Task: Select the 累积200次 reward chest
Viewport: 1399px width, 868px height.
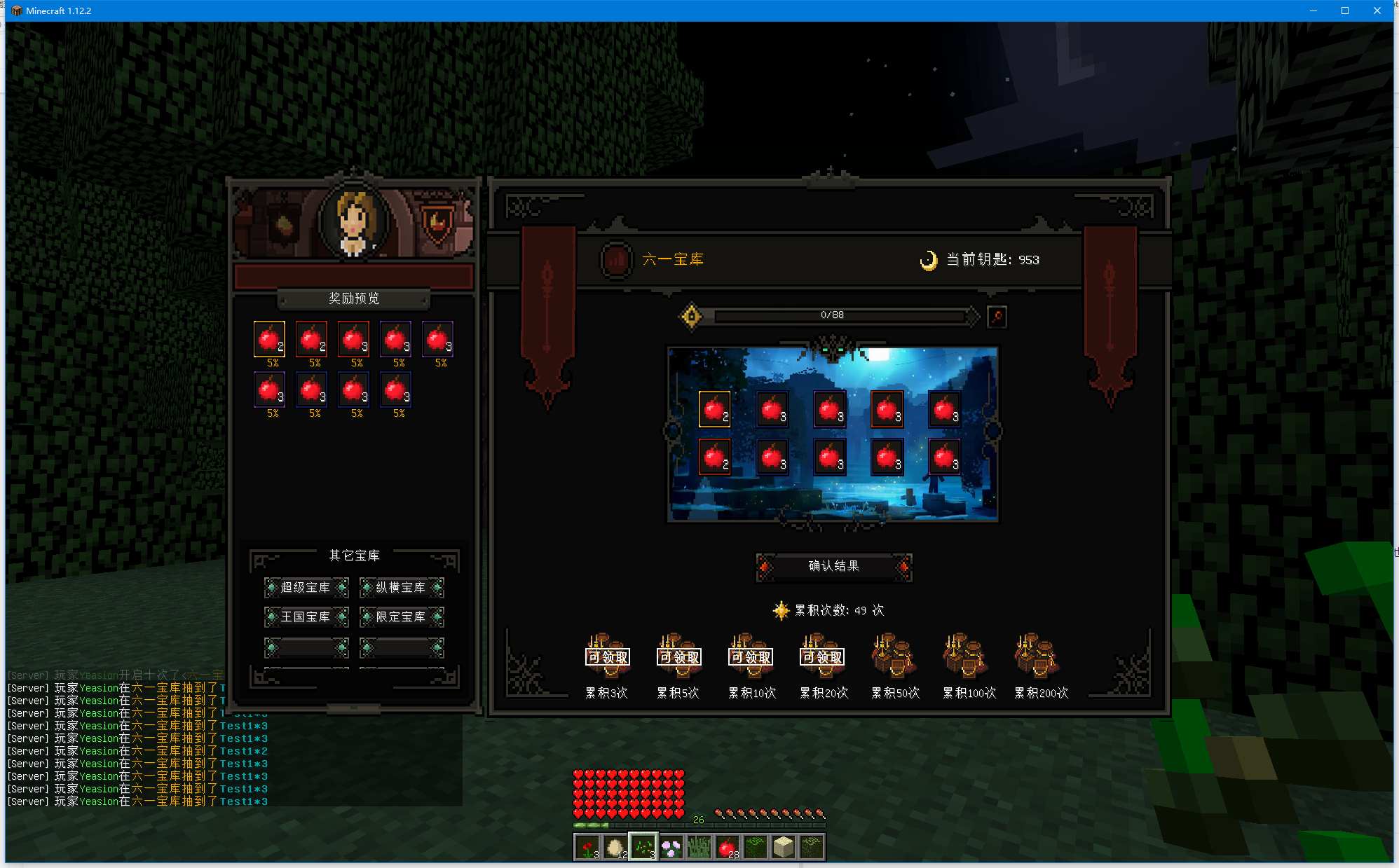Action: coord(1037,656)
